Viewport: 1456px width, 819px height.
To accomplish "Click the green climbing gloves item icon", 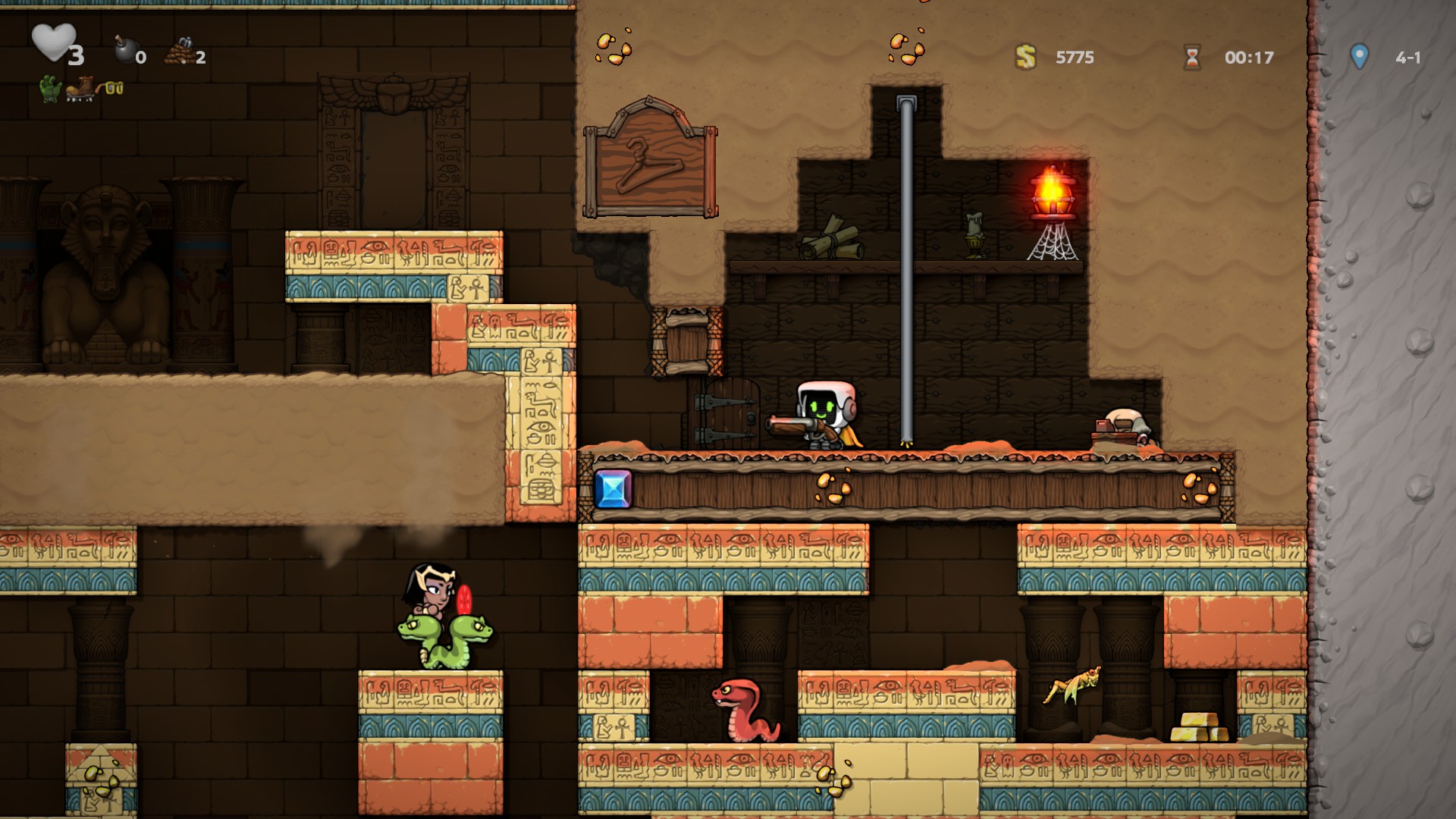I will tap(50, 89).
